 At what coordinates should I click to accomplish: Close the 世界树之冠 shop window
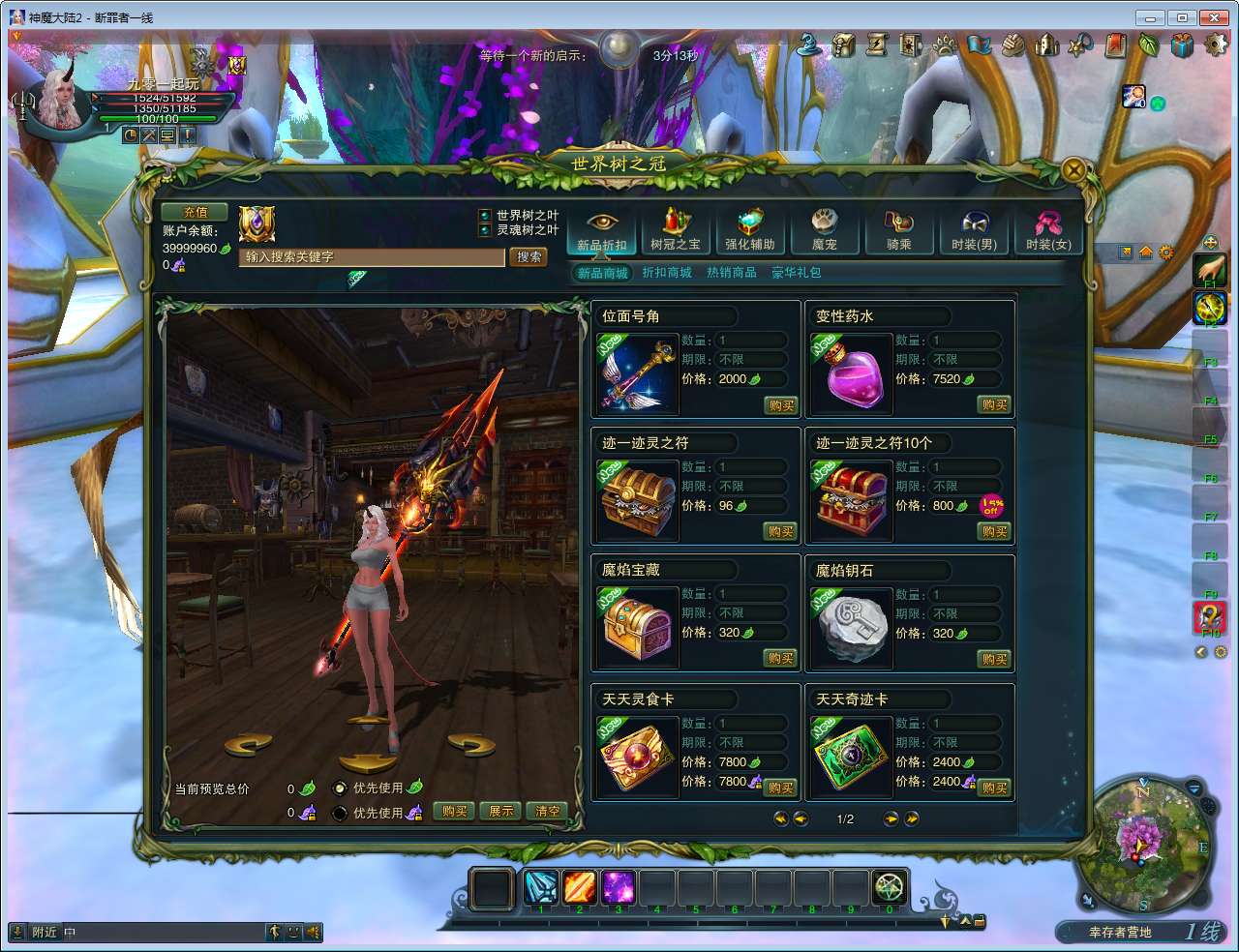[x=1073, y=170]
